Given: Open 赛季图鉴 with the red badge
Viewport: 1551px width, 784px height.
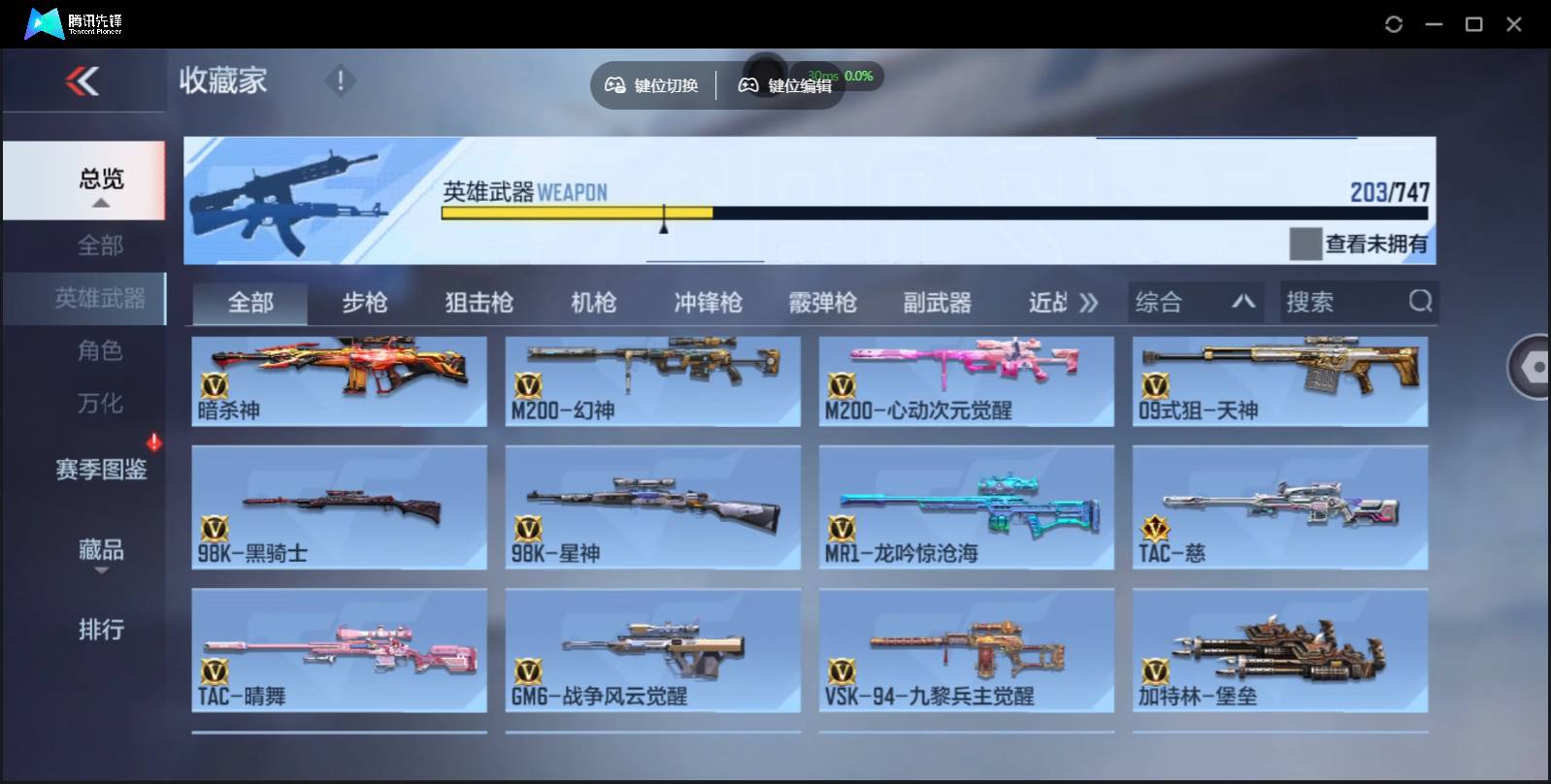Looking at the screenshot, I should point(100,470).
